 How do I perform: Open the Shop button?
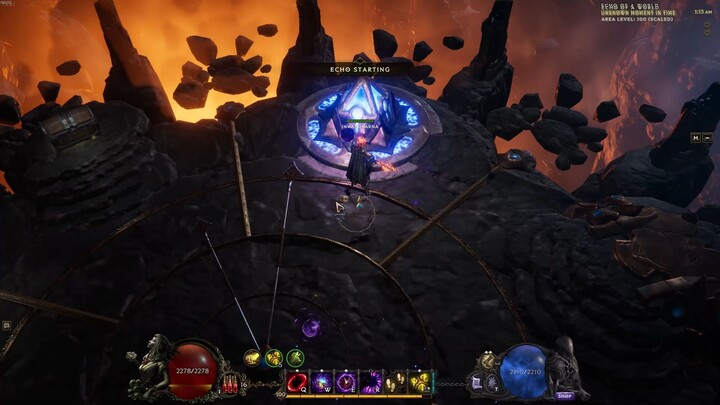pyautogui.click(x=565, y=395)
